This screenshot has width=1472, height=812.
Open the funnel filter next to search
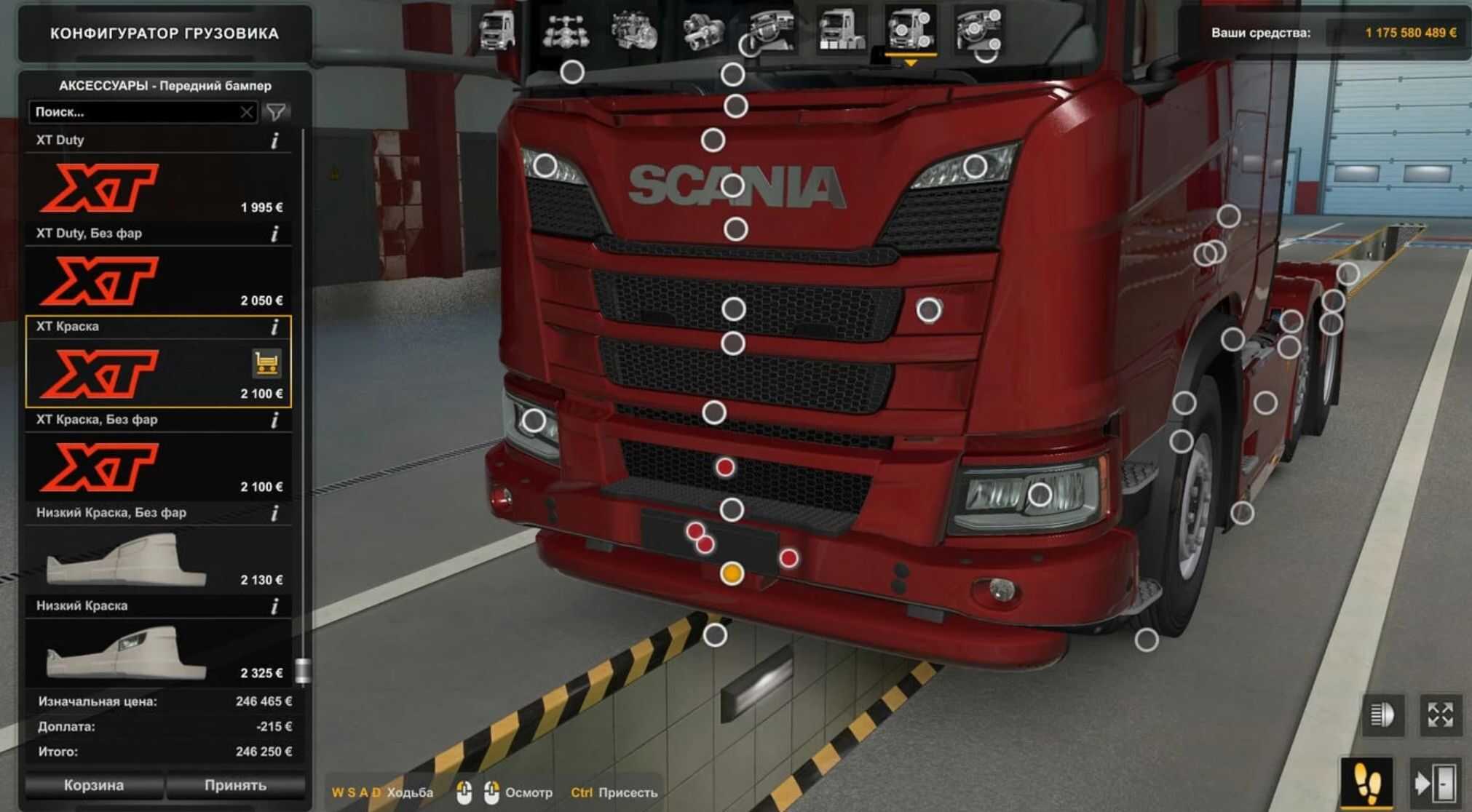(x=277, y=112)
